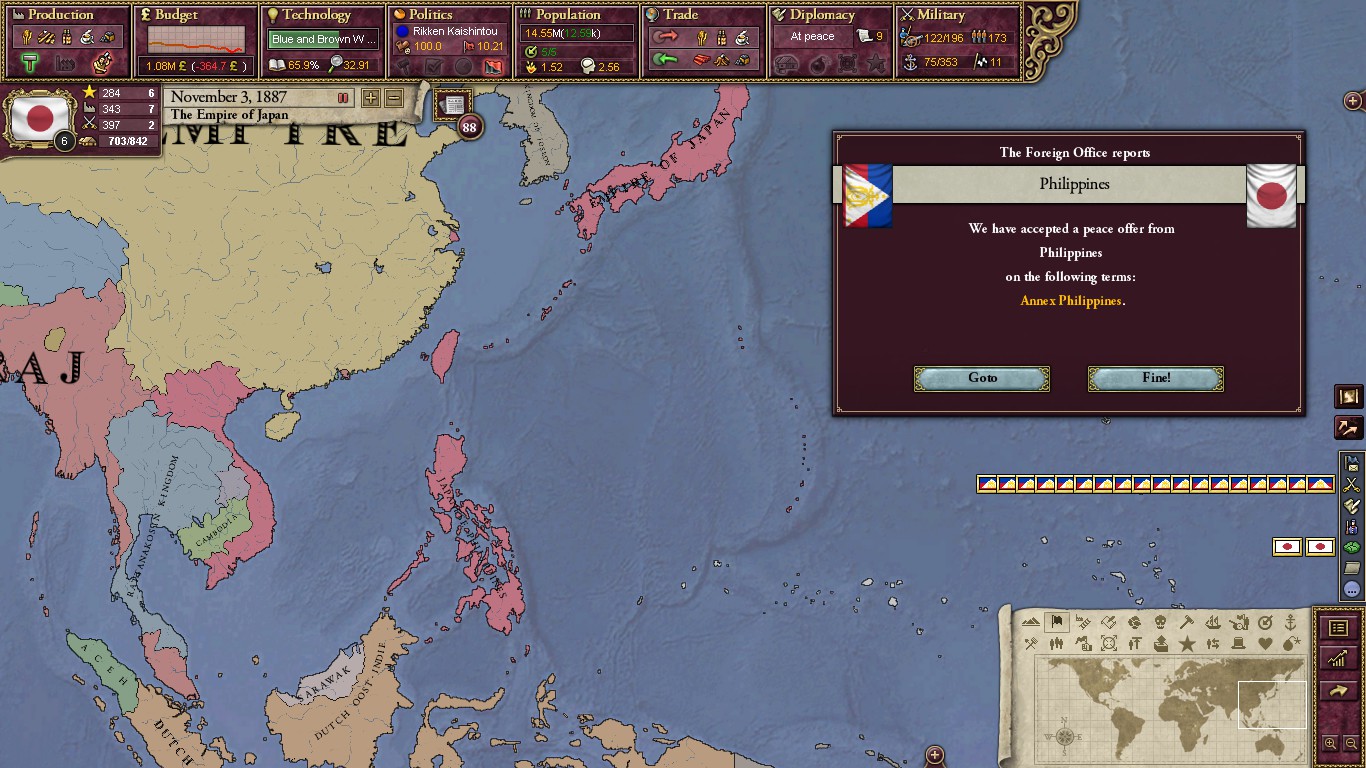Viewport: 1366px width, 768px height.
Task: Open the ledger statistics chart button
Action: 1338,658
